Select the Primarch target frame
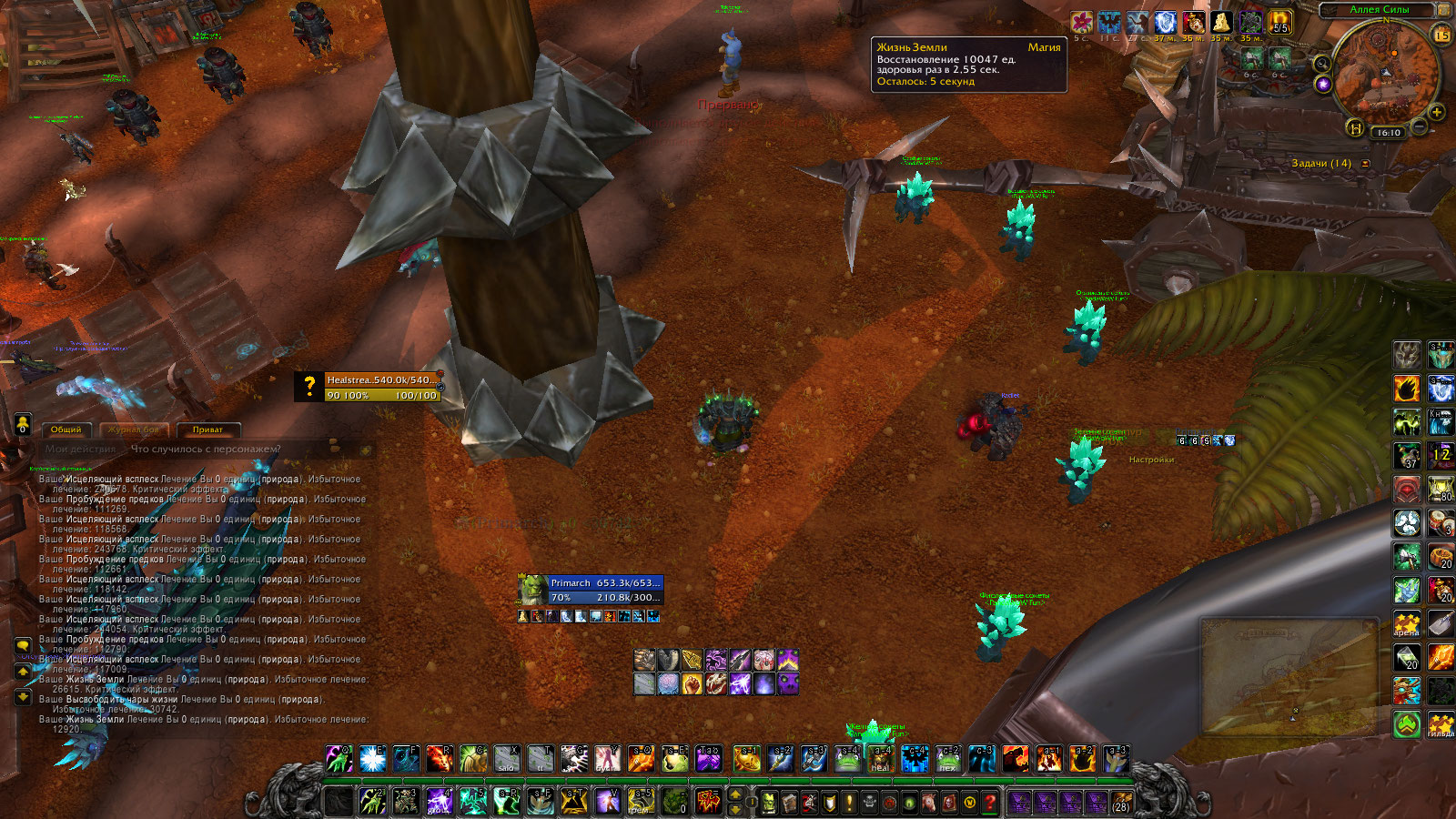 pyautogui.click(x=591, y=590)
